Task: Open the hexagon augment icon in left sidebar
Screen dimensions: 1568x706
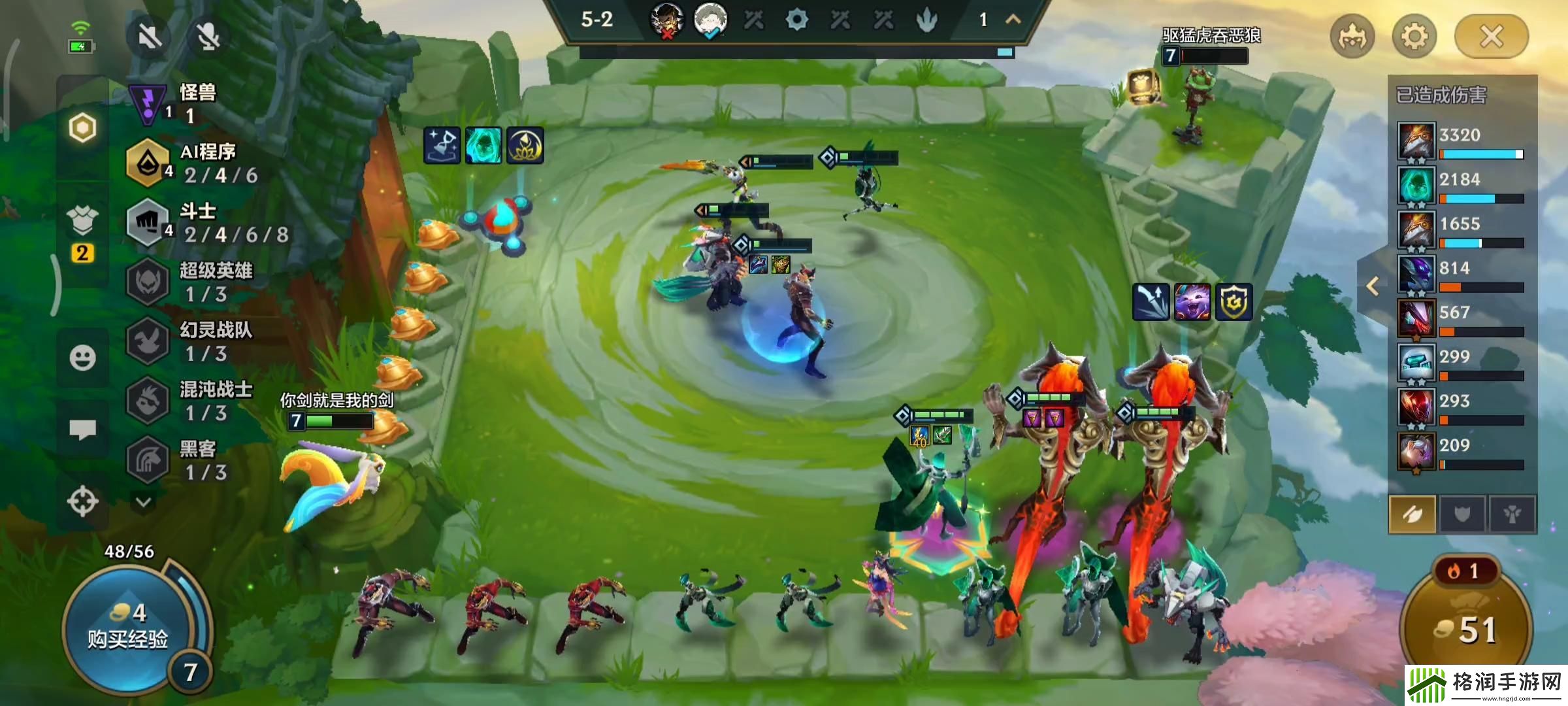Action: pos(82,127)
